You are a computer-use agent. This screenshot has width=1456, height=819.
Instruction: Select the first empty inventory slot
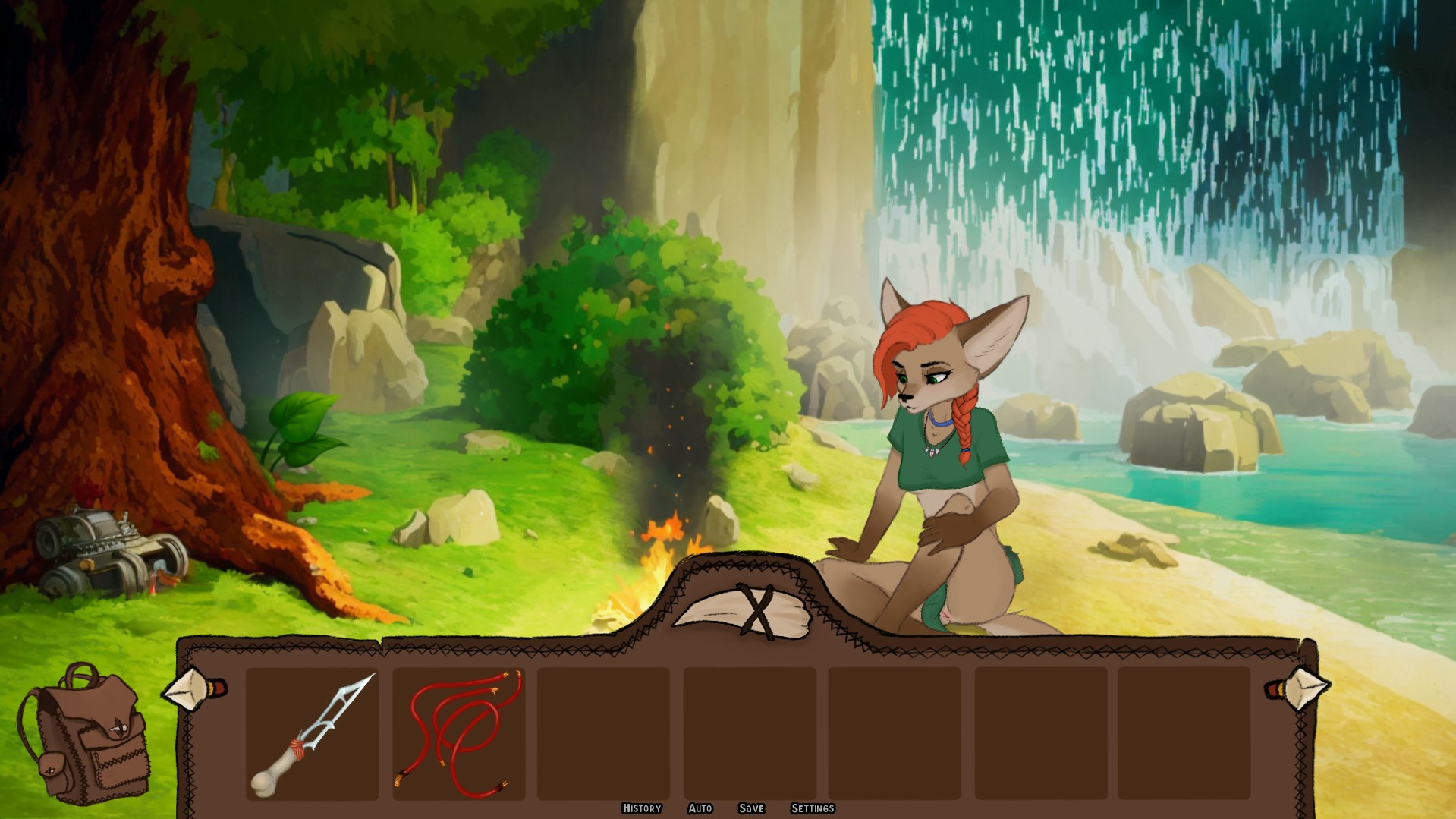pyautogui.click(x=603, y=732)
